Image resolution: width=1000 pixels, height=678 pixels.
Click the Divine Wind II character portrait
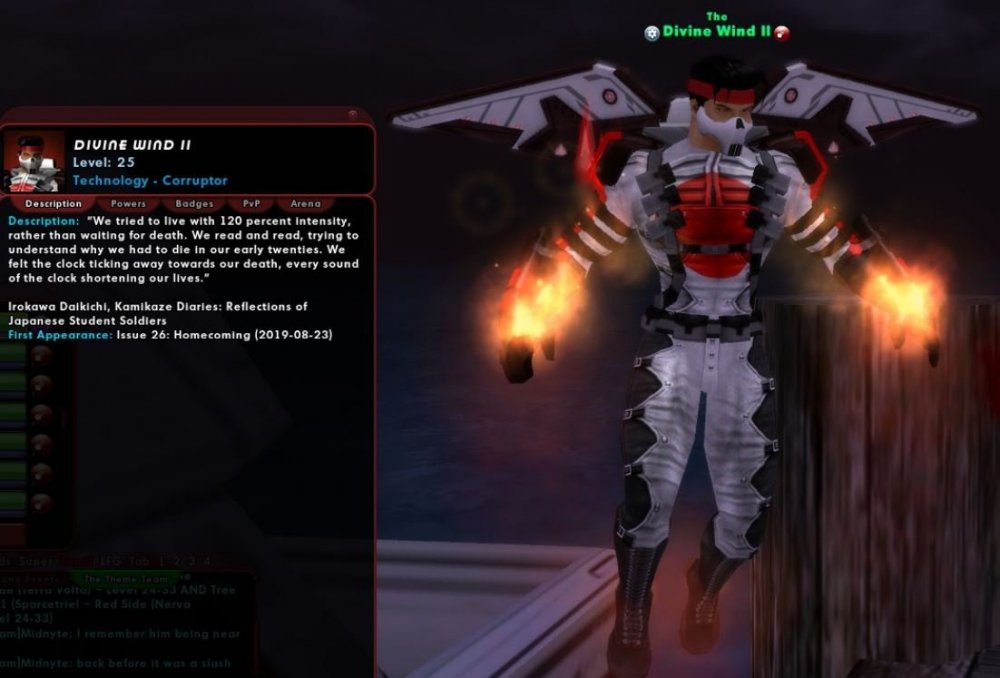click(35, 161)
